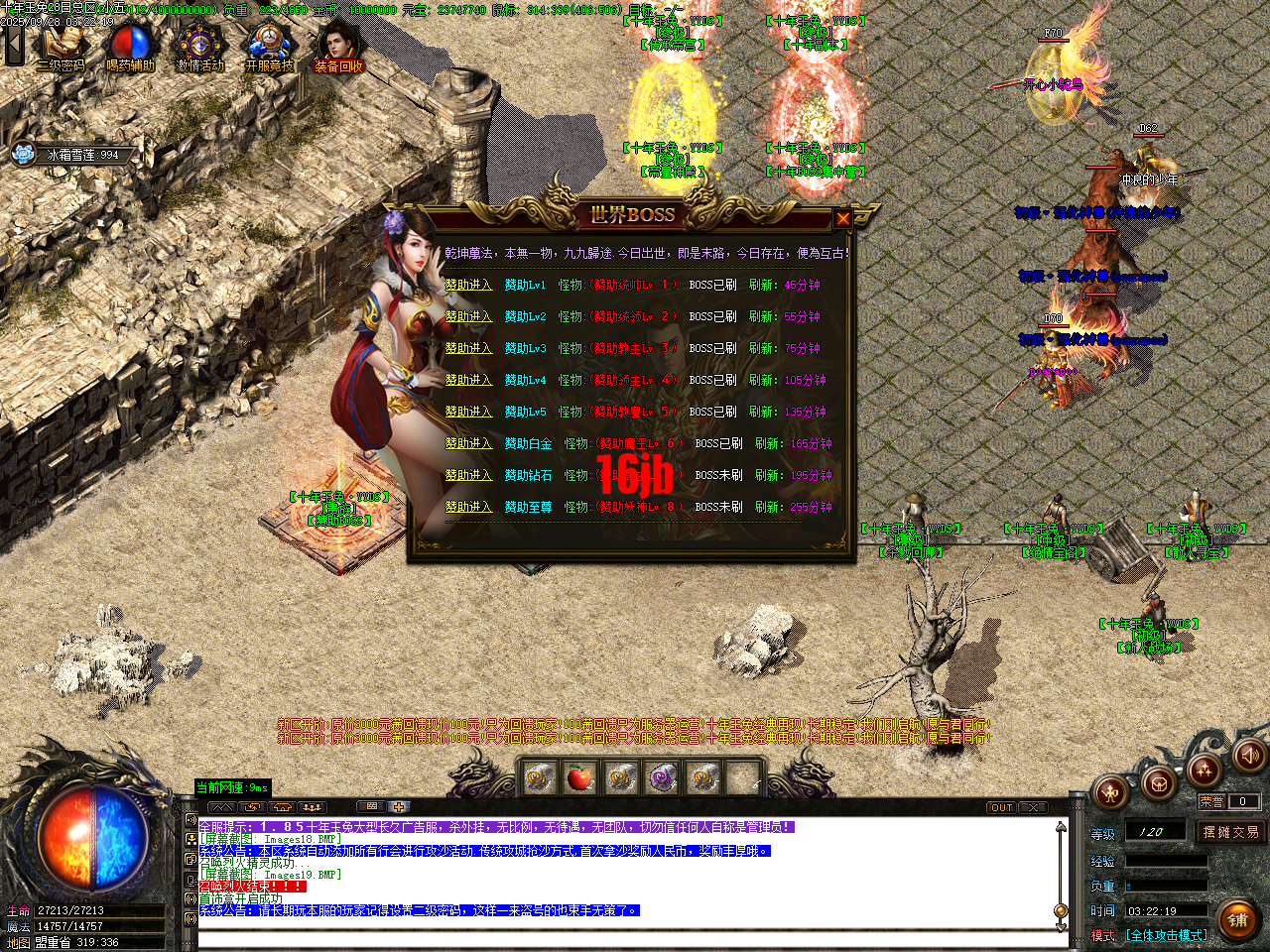This screenshot has width=1270, height=952.
Task: Toggle 全体攻击模式 attack mode at bottom right
Action: 1166,934
